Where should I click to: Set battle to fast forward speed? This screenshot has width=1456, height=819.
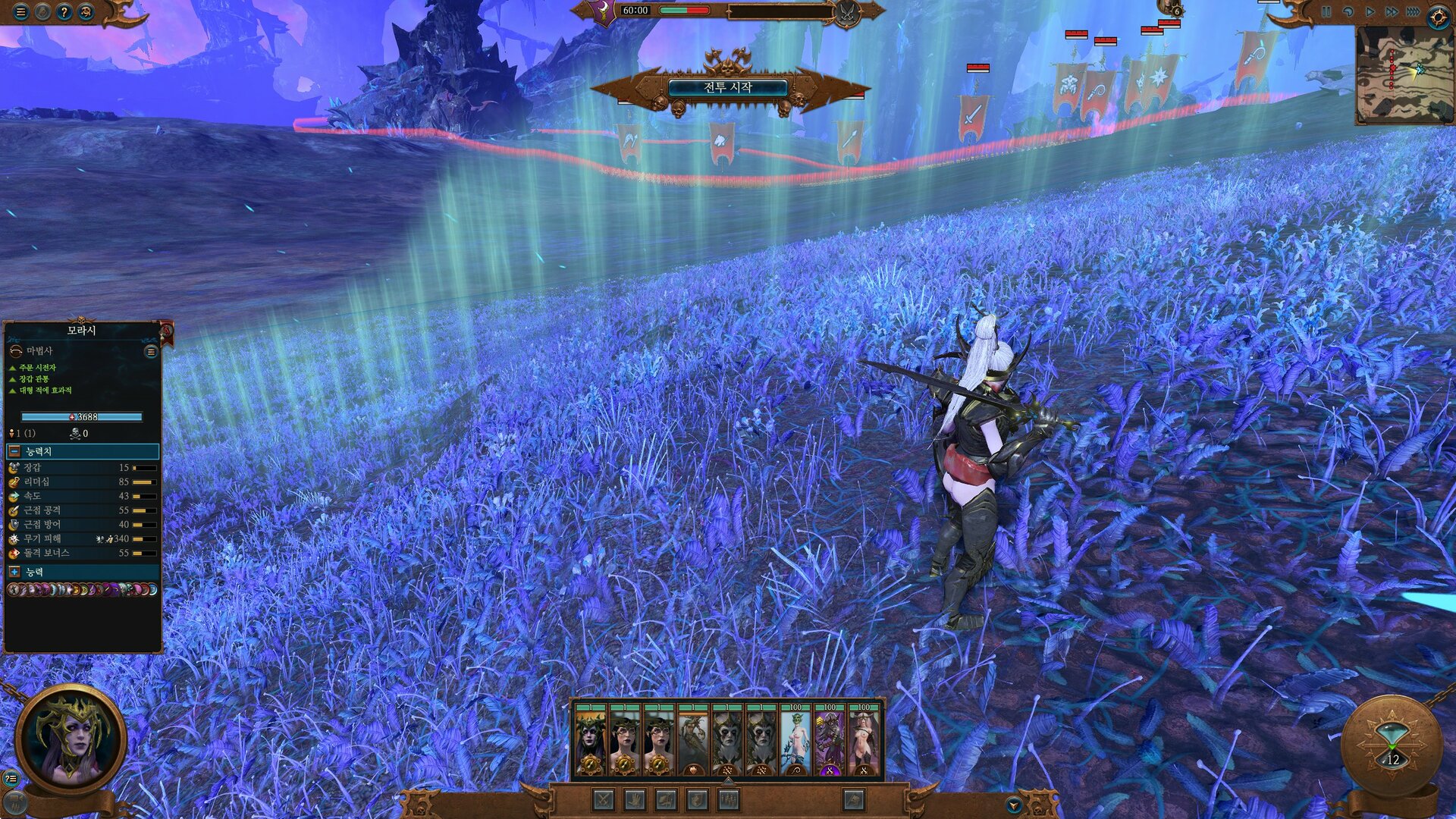1392,12
